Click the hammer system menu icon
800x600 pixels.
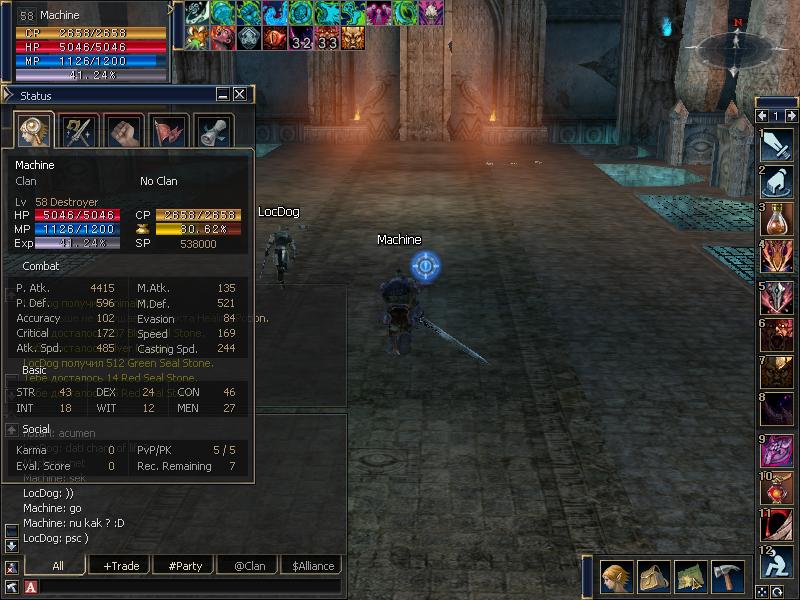(x=727, y=577)
